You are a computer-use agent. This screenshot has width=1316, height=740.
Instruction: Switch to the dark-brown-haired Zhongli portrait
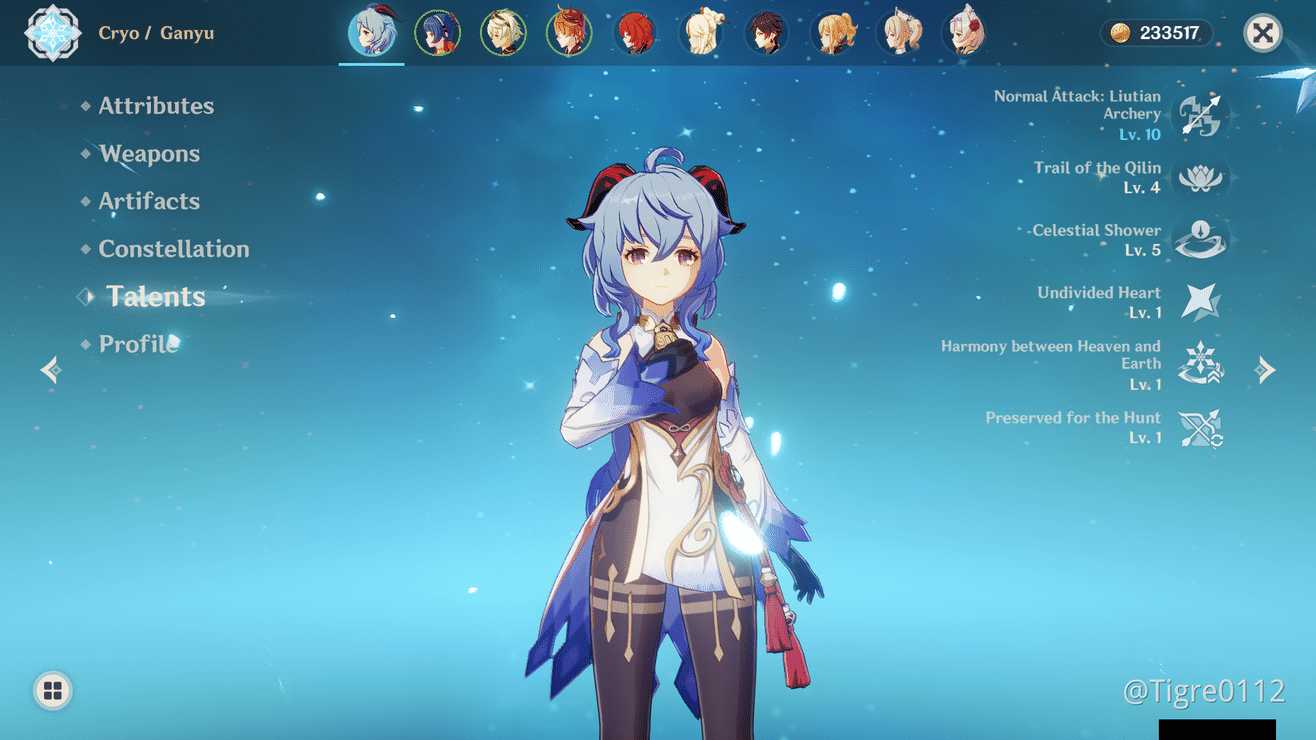[x=767, y=33]
